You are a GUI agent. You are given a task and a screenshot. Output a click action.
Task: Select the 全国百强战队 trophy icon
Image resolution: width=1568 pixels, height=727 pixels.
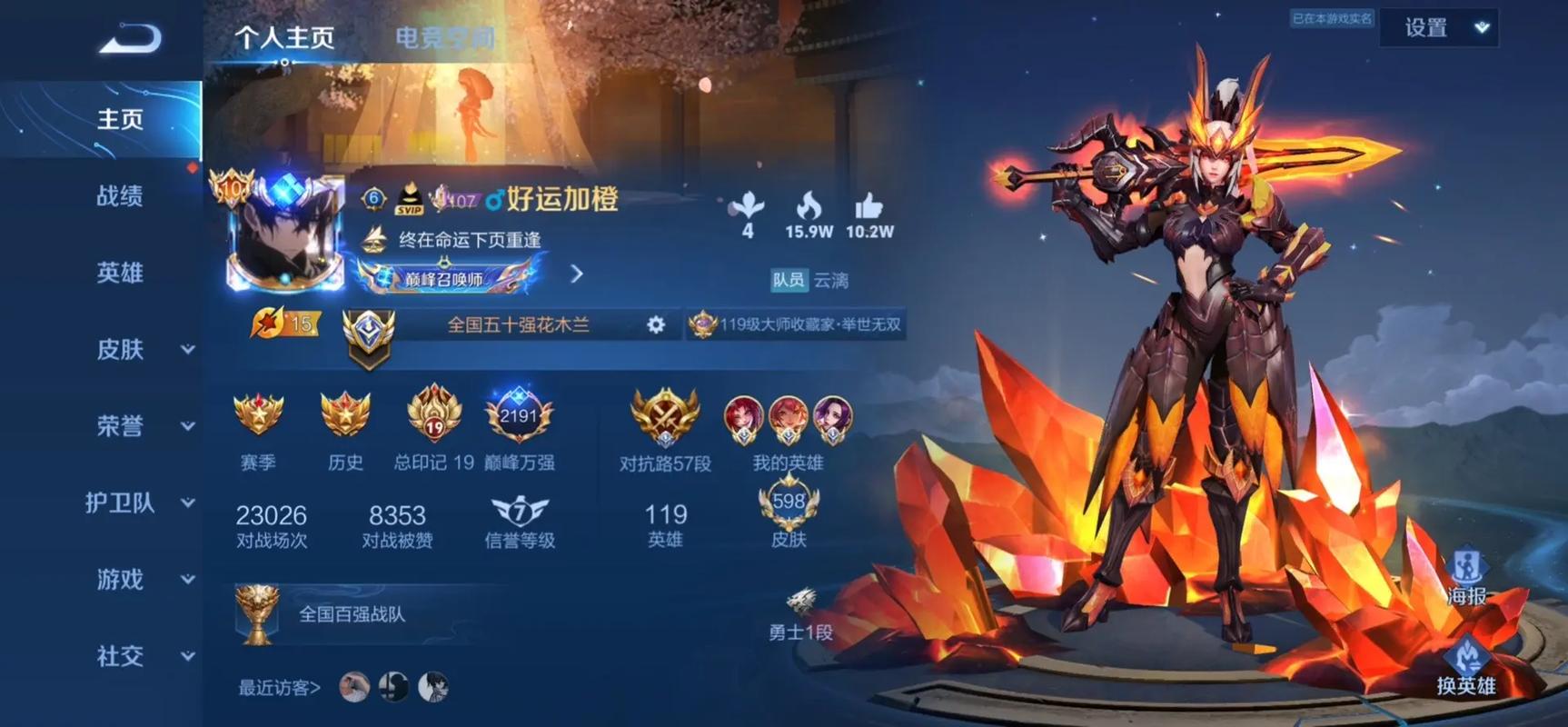tap(257, 614)
